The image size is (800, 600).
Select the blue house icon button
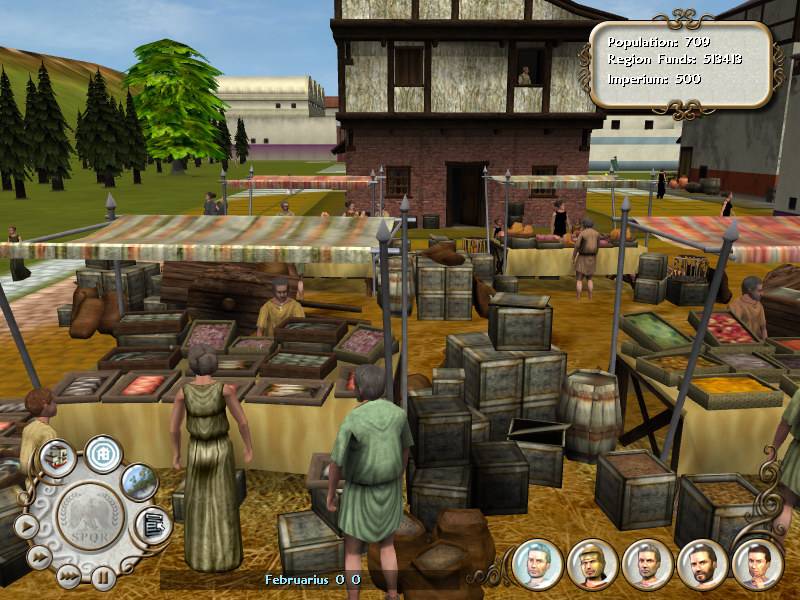[x=103, y=453]
